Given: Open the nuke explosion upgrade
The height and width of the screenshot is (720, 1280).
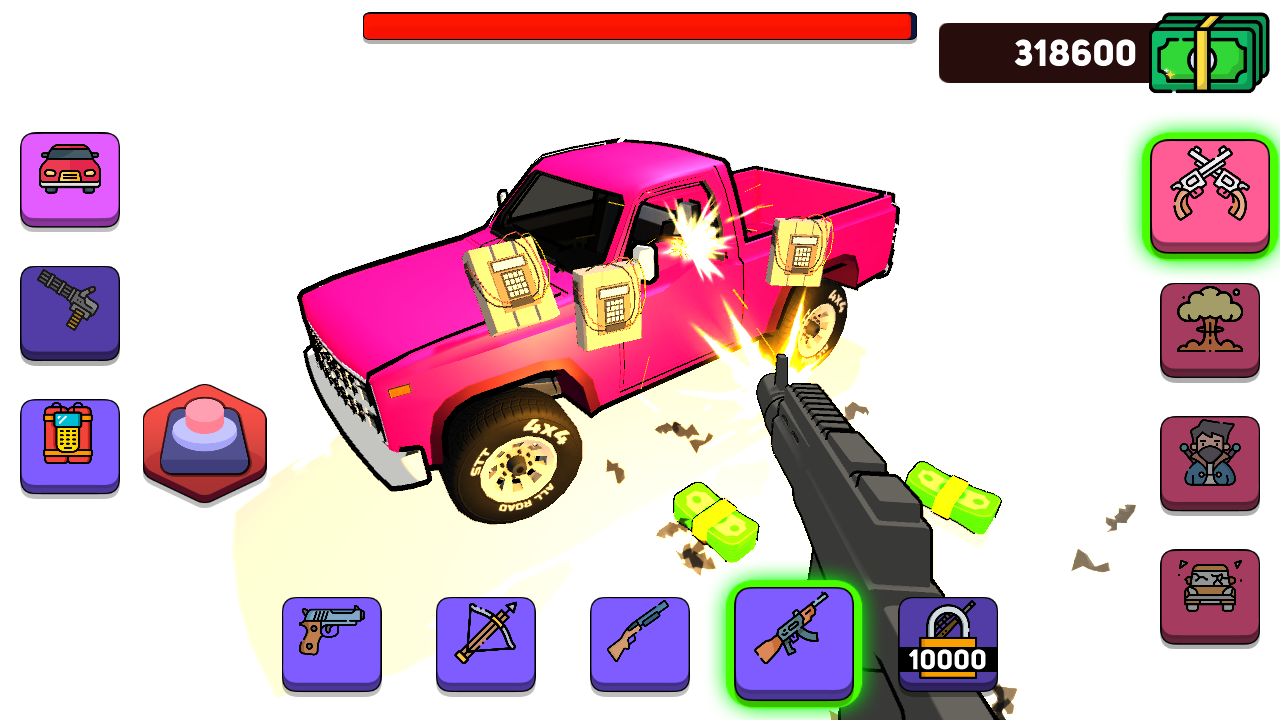Looking at the screenshot, I should click(x=1210, y=328).
